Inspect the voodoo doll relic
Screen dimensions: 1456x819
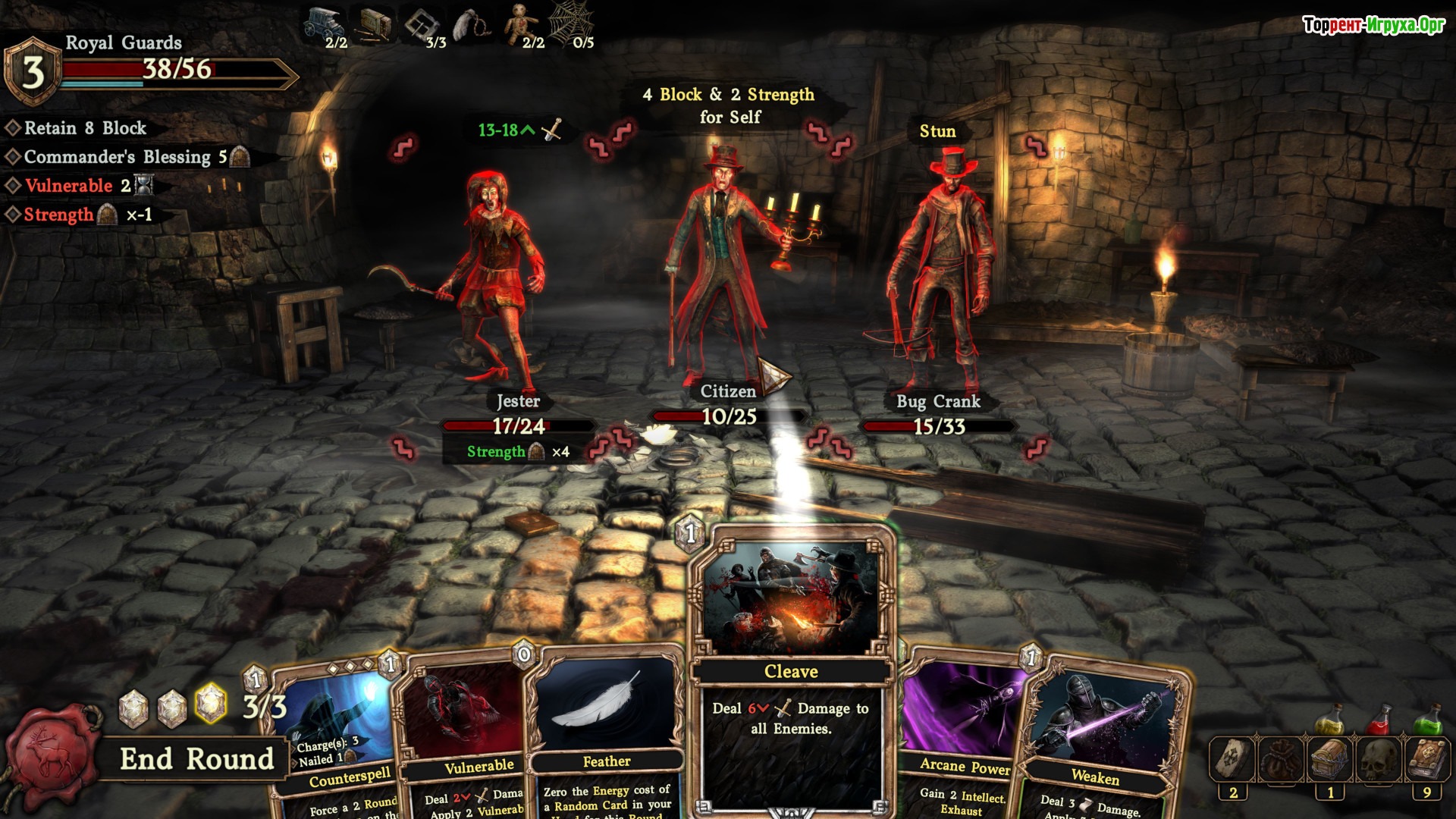tap(519, 23)
